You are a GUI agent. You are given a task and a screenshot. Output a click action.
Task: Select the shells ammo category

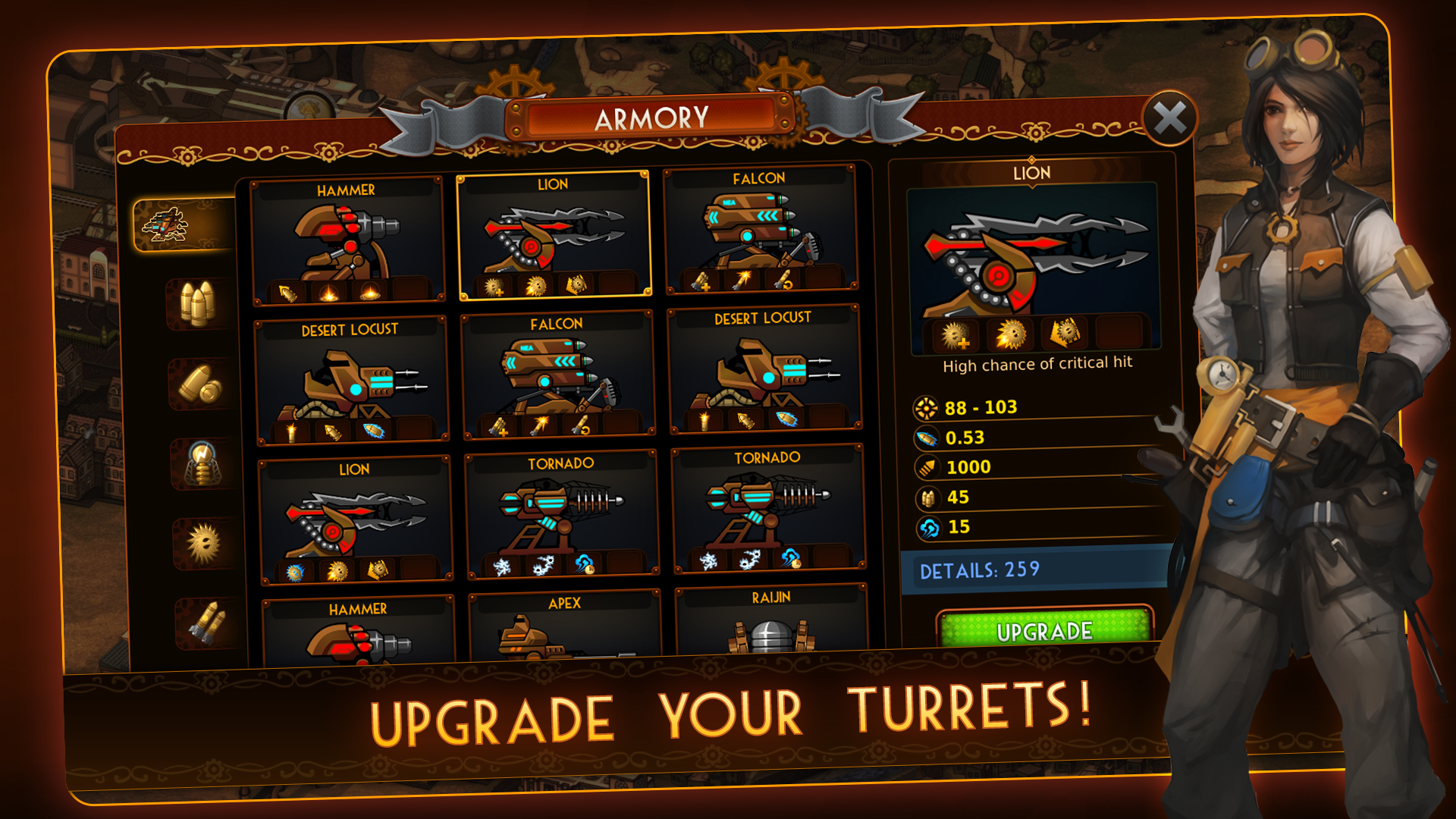tap(199, 385)
